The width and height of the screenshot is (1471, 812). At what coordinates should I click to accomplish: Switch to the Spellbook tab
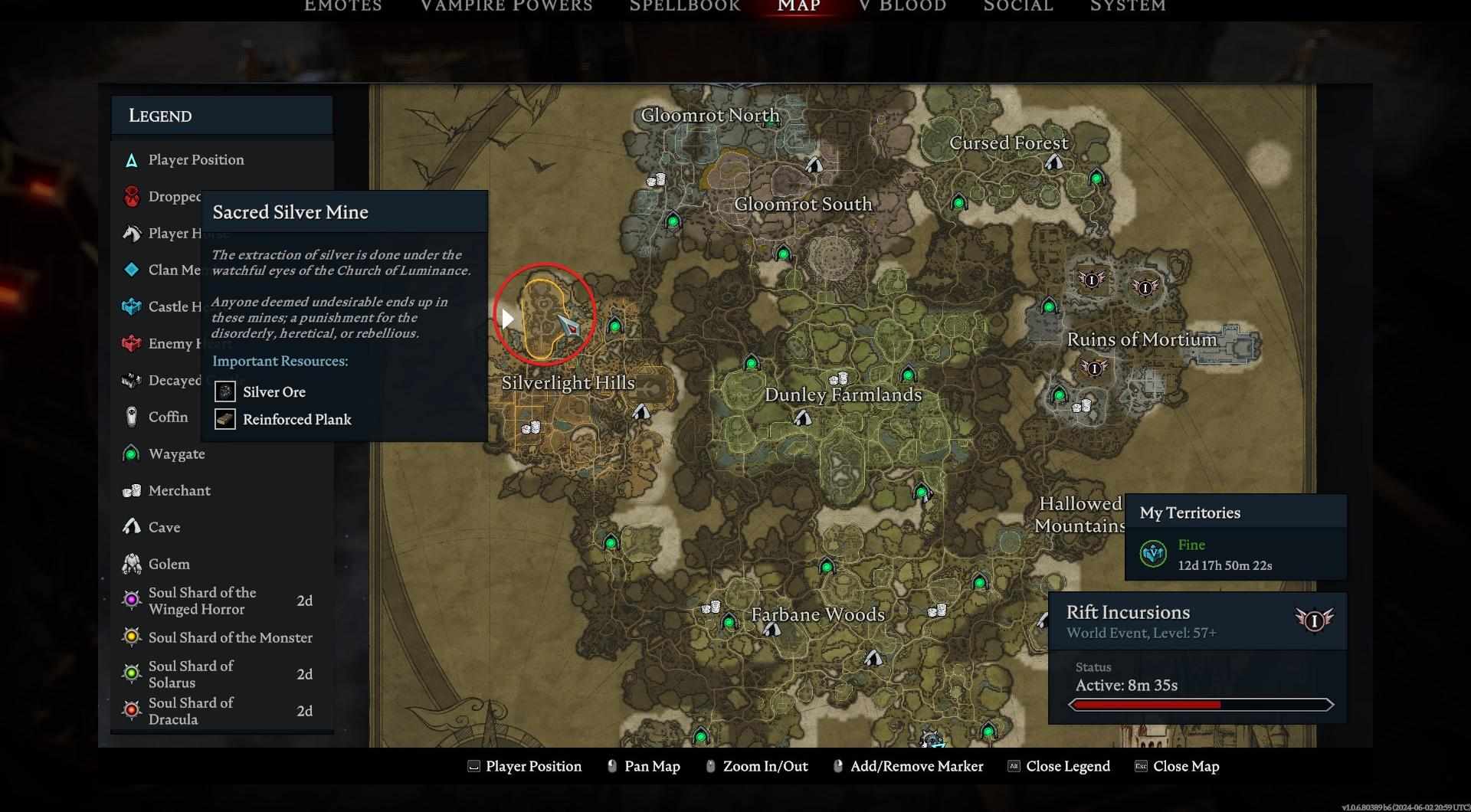coord(685,6)
